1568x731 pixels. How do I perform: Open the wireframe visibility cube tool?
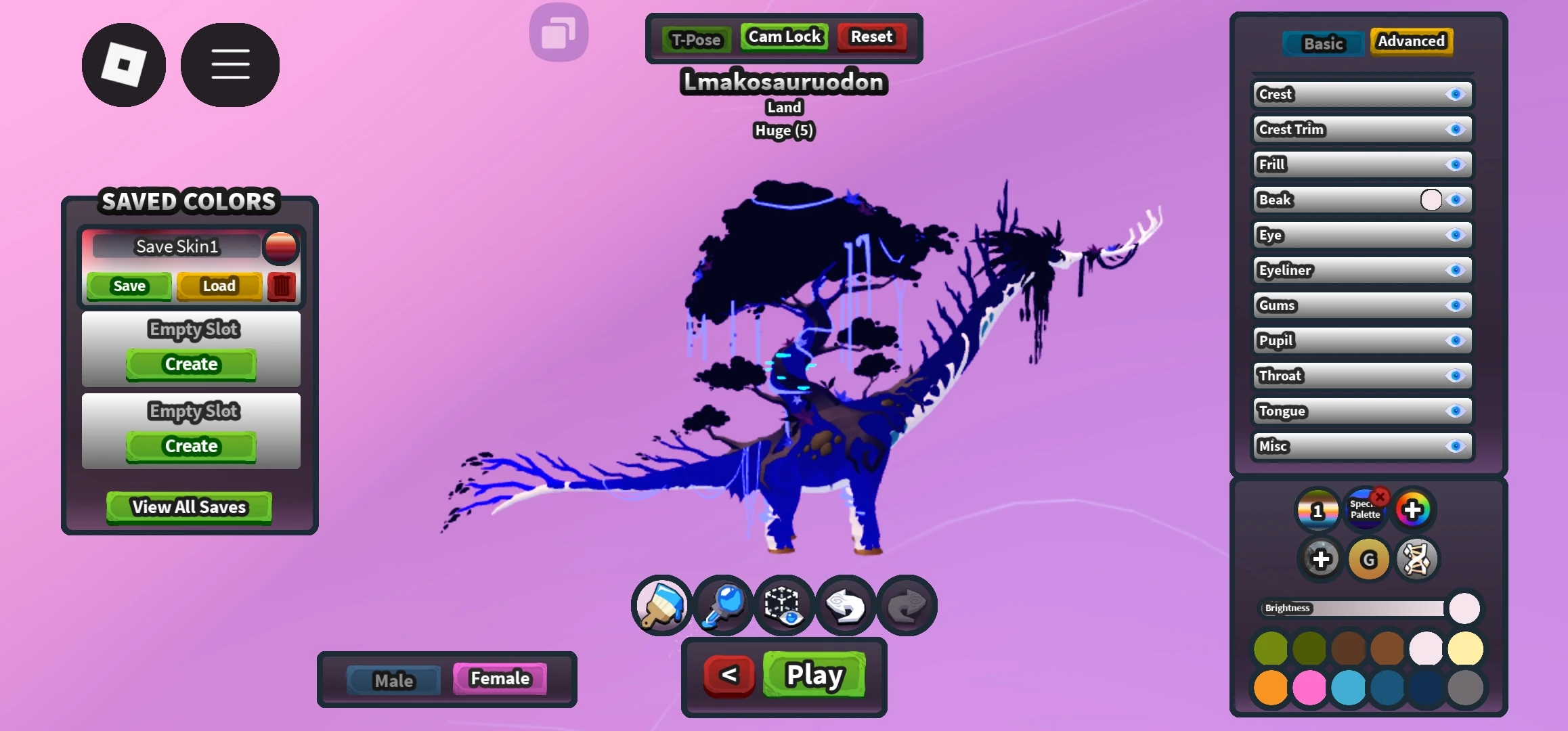point(783,606)
